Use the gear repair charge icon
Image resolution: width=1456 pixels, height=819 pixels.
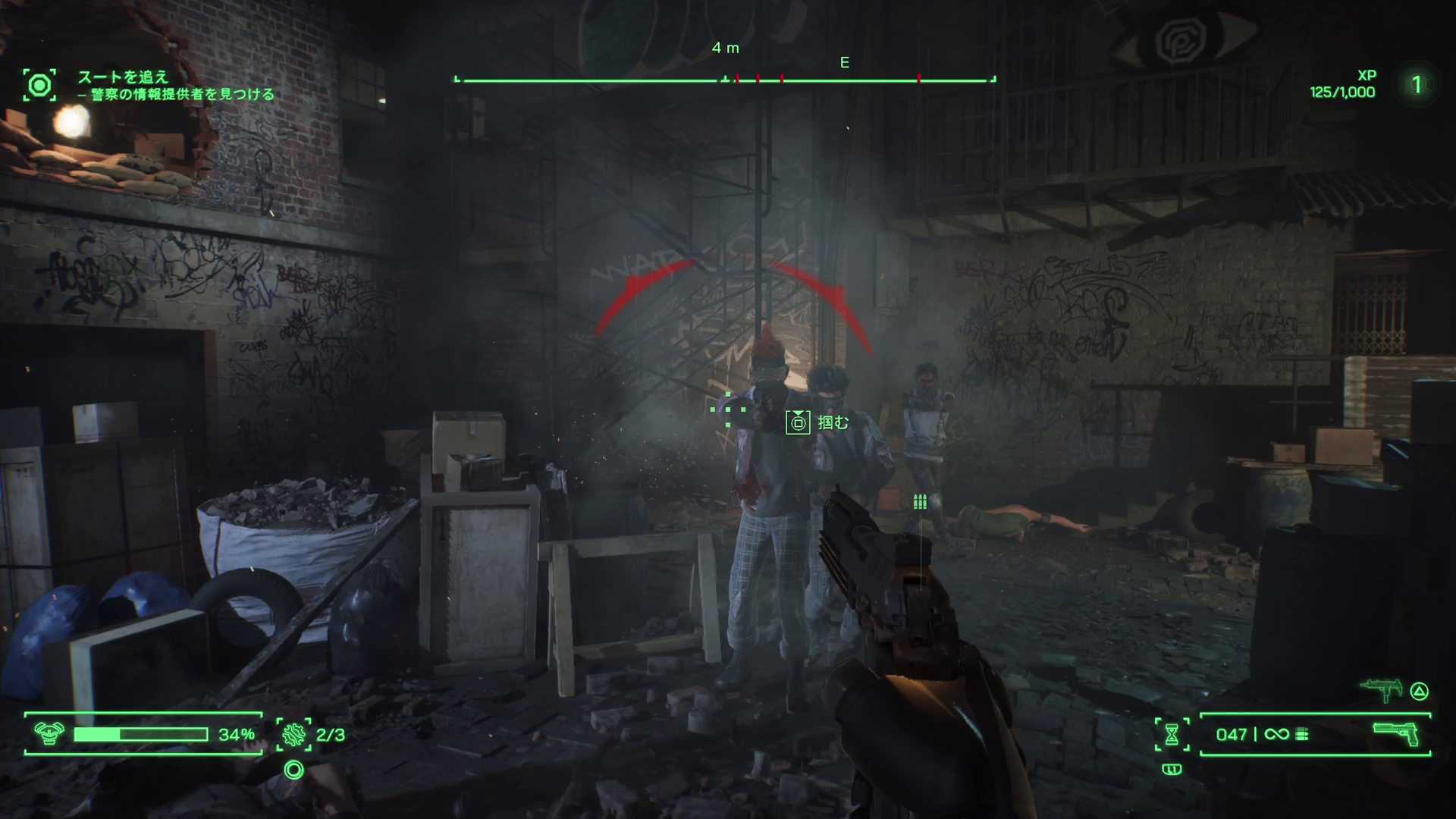click(x=293, y=734)
